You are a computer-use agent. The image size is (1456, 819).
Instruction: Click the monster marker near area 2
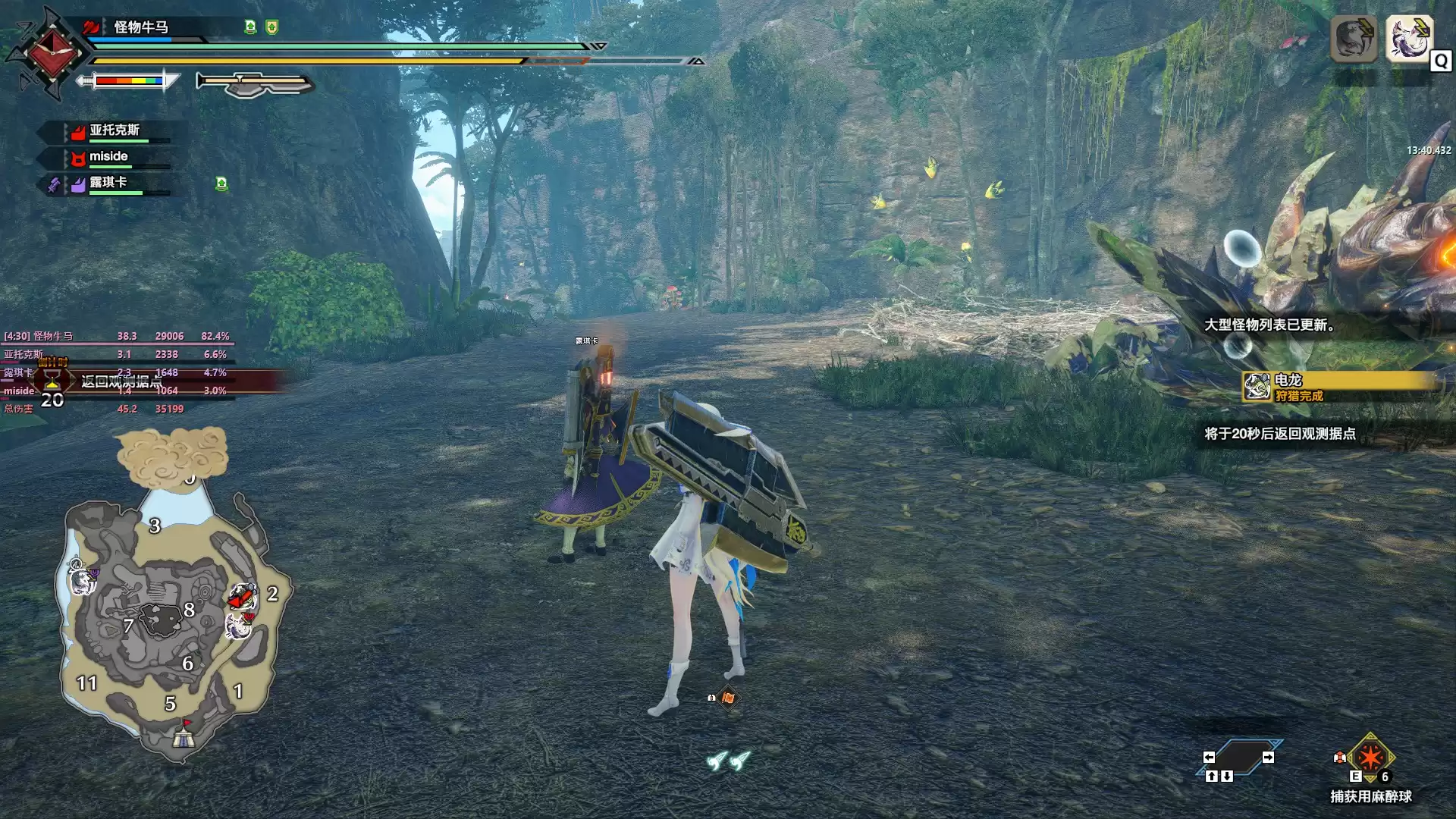[242, 598]
